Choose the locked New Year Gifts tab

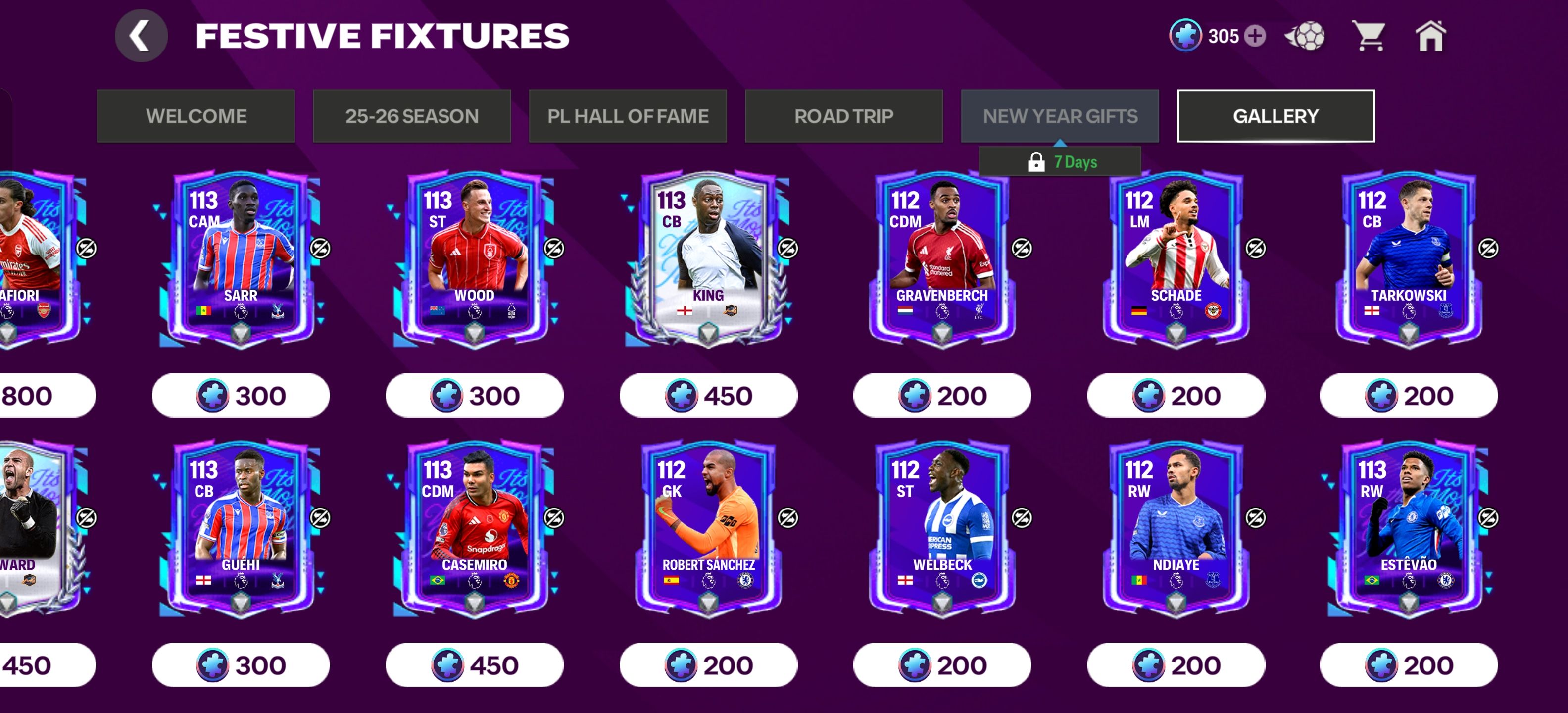1060,116
